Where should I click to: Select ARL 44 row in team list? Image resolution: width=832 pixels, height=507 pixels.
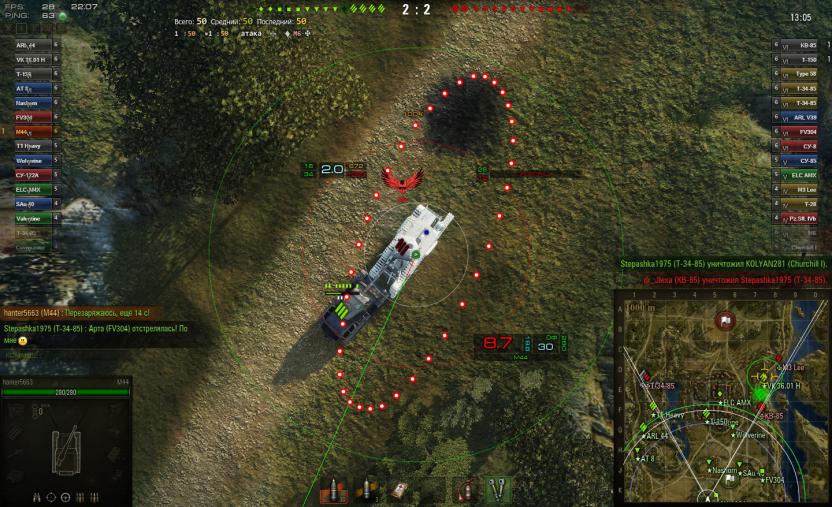click(30, 45)
